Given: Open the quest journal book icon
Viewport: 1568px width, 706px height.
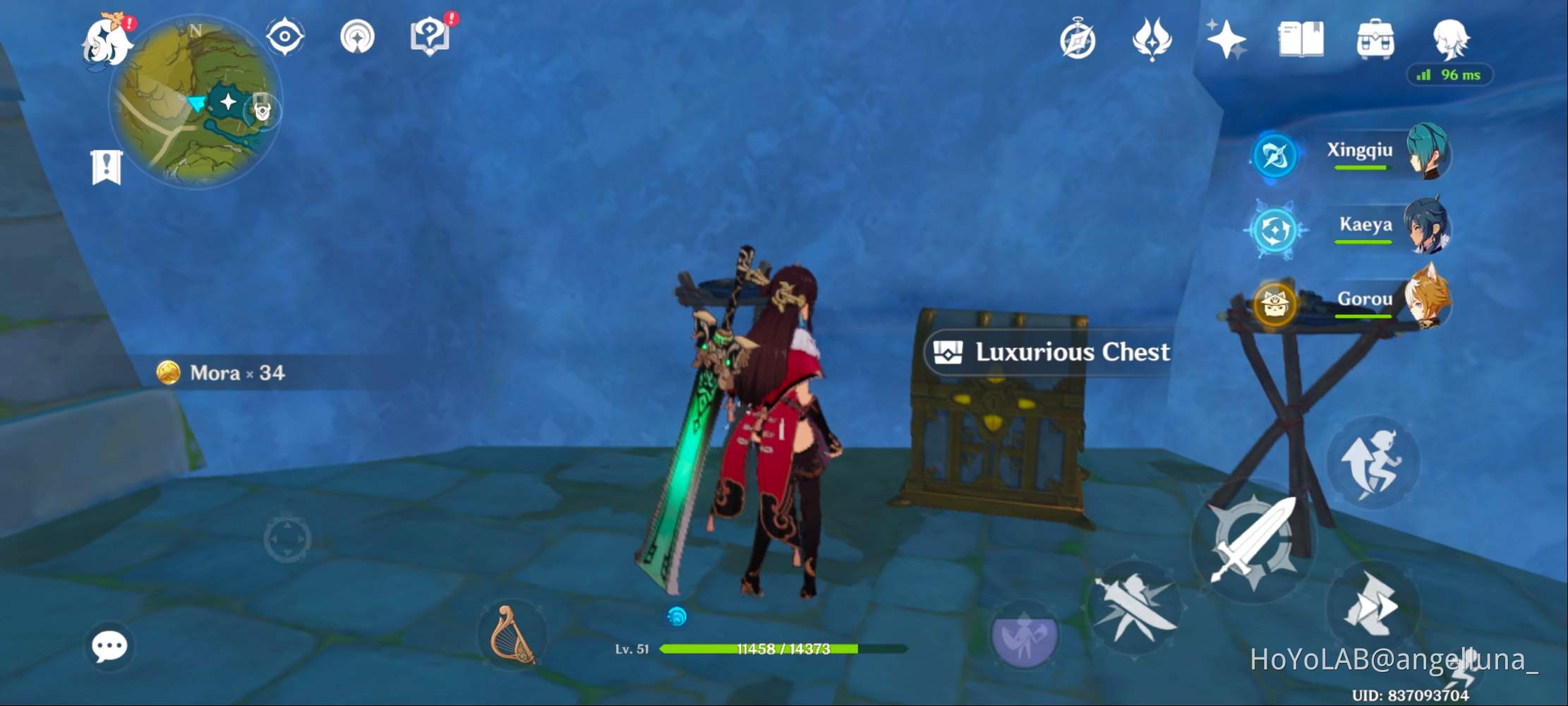Looking at the screenshot, I should coord(1301,40).
